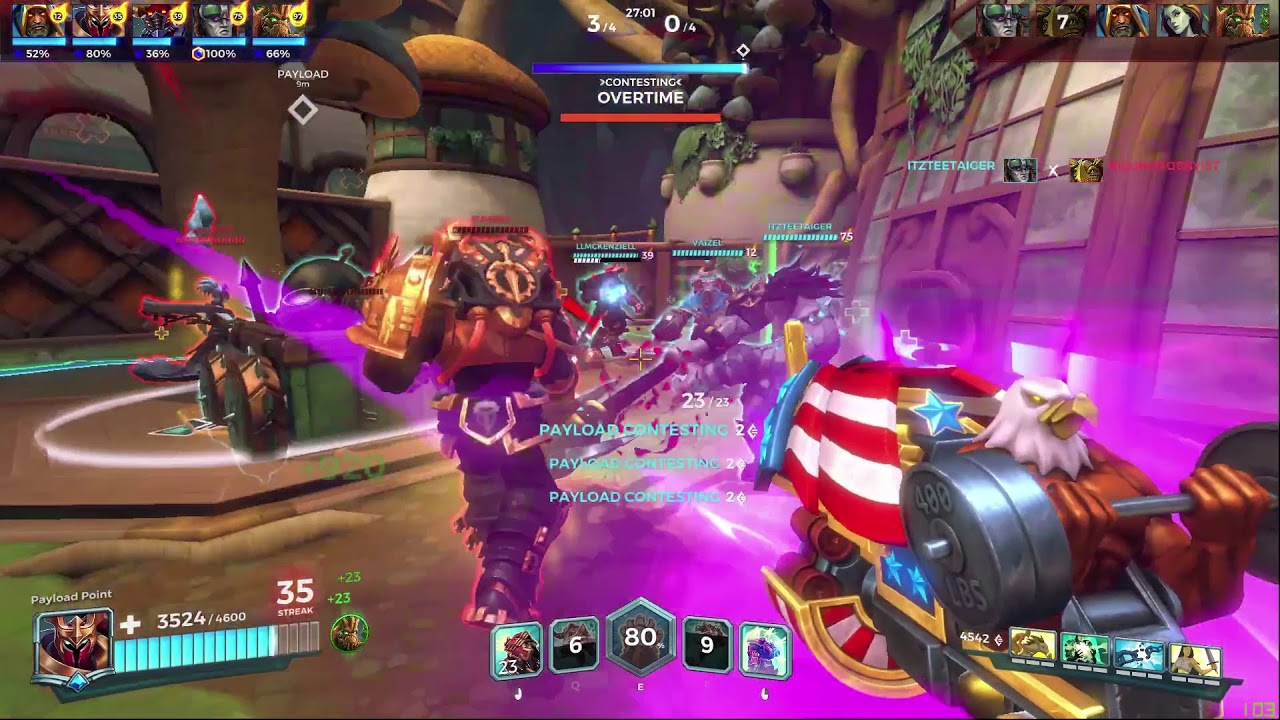Activate the paw print ultimate at 80%
1280x720 pixels.
coord(640,638)
